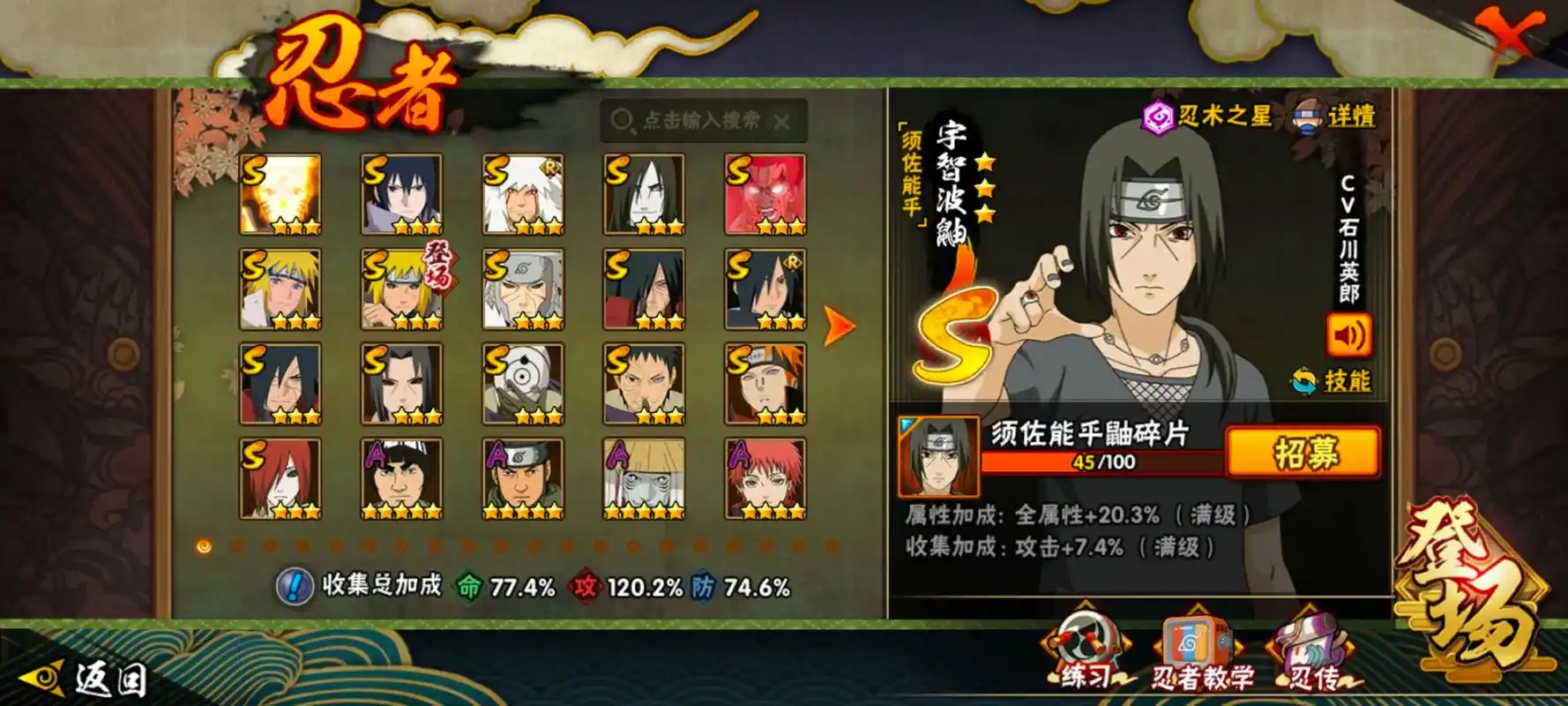Select the red-skinned Might Guy portrait
The height and width of the screenshot is (706, 1568).
click(765, 194)
